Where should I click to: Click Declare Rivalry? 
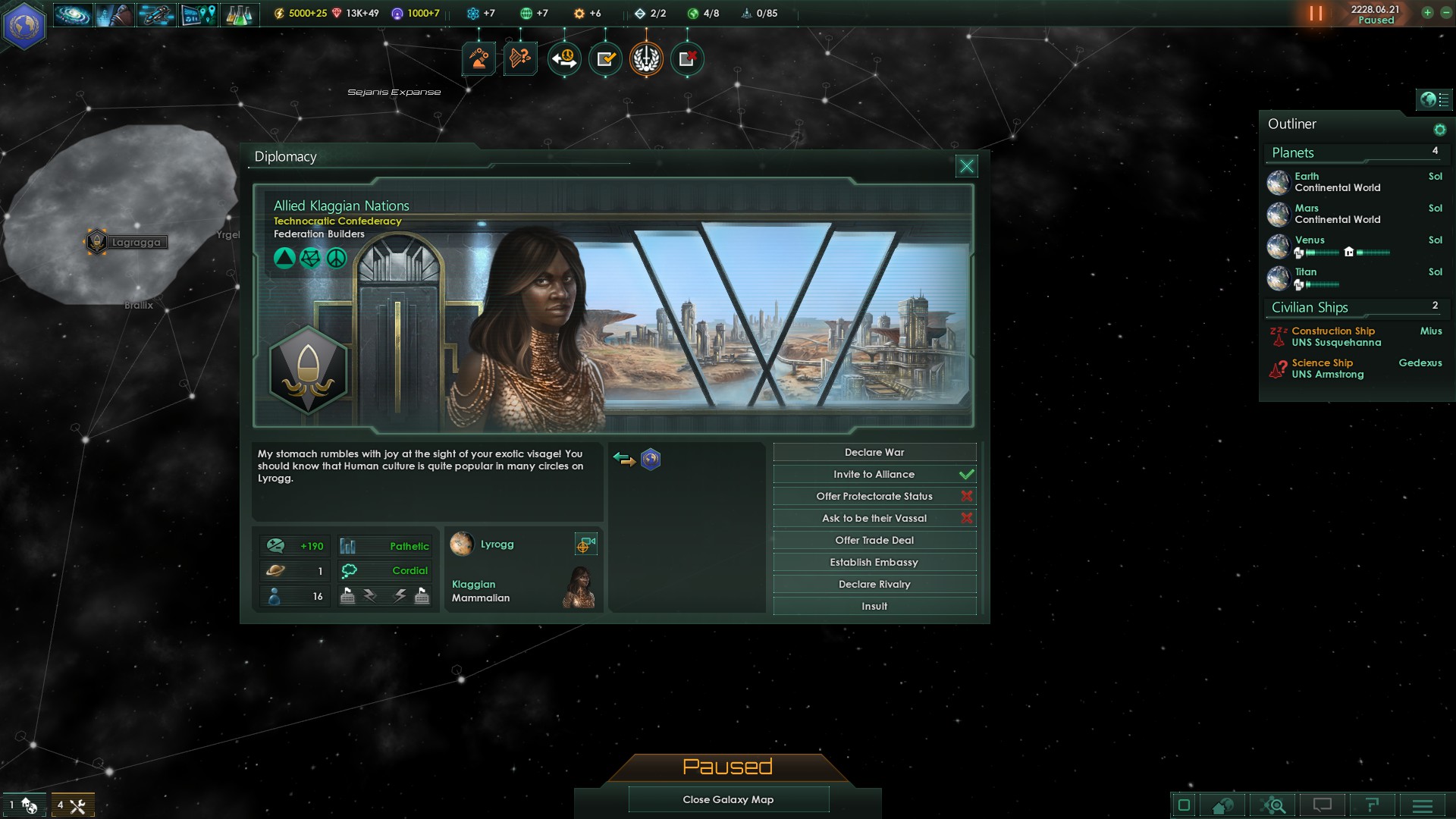[874, 585]
